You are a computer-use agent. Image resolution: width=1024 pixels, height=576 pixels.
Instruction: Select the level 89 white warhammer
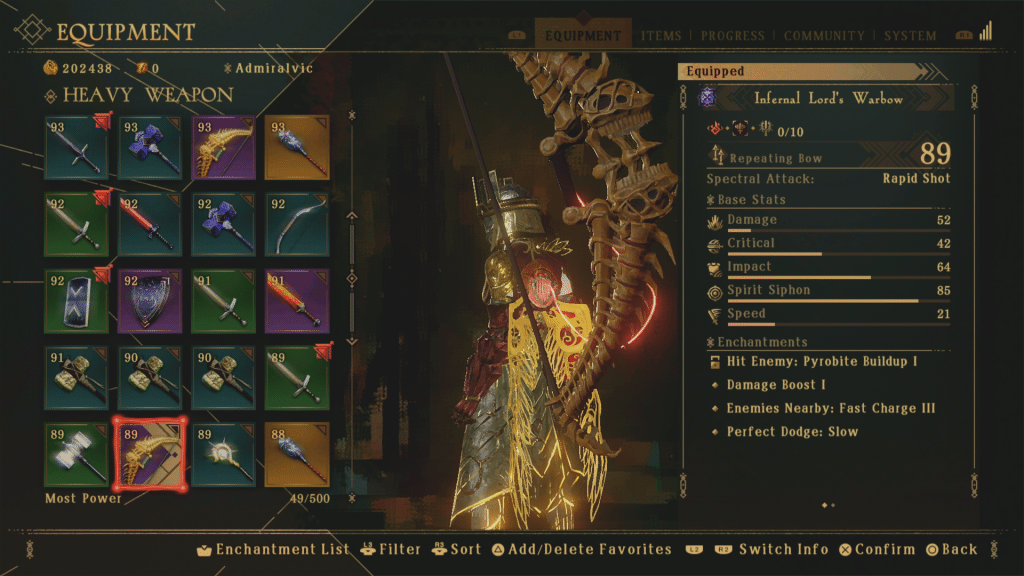tap(77, 452)
